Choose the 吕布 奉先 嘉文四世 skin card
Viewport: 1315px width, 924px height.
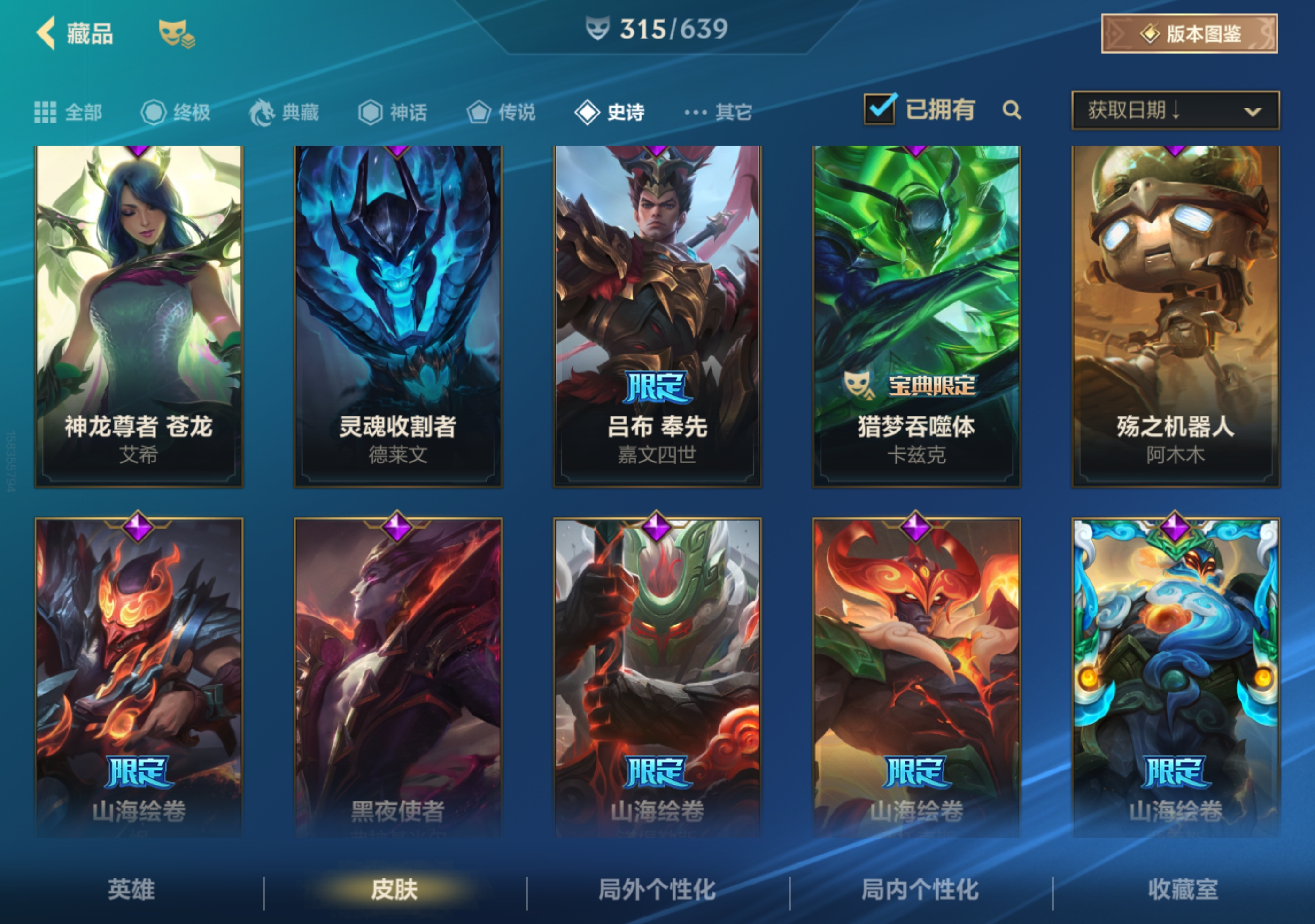[657, 316]
